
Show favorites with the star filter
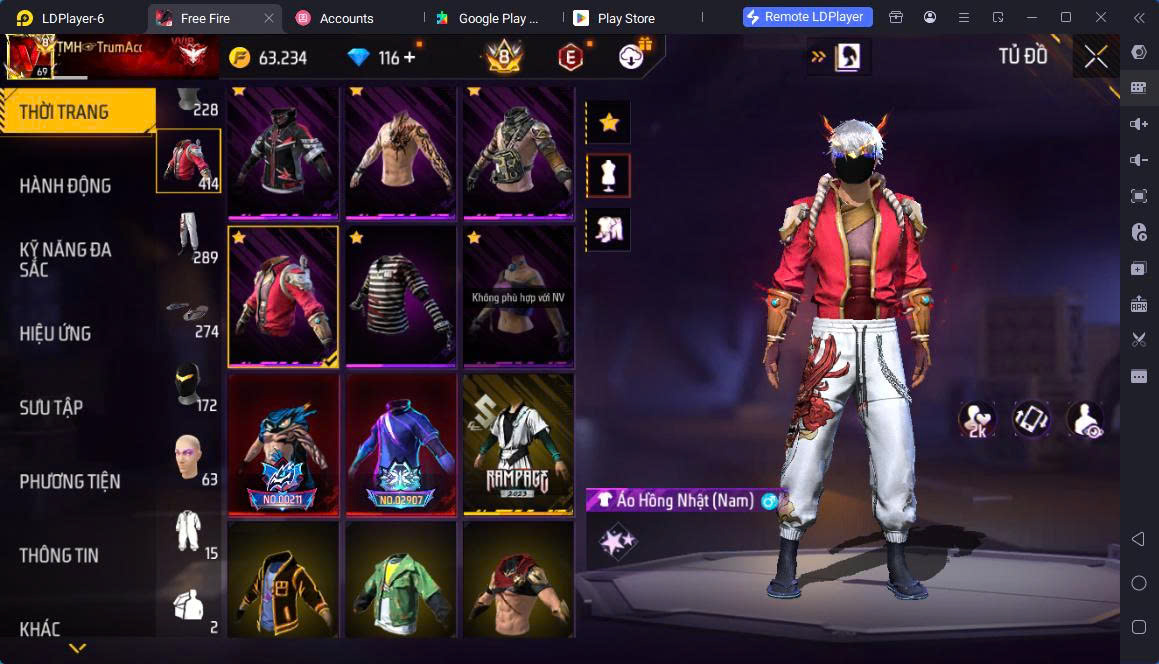tap(608, 123)
